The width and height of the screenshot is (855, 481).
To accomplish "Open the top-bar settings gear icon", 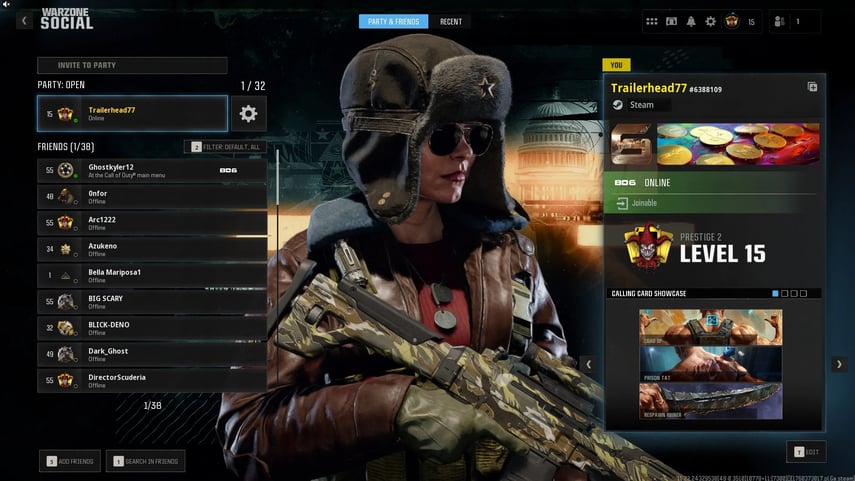I will click(710, 21).
